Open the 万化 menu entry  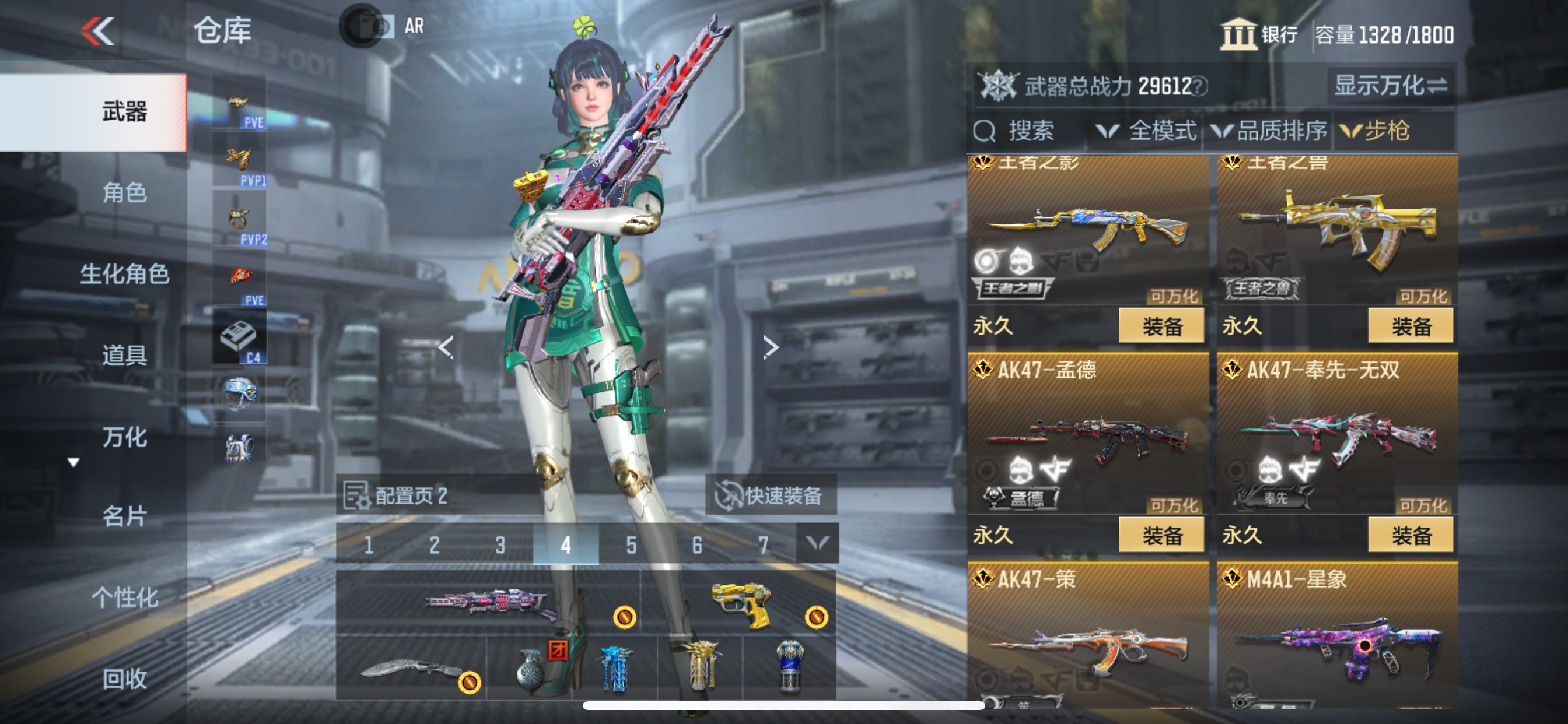coord(124,436)
